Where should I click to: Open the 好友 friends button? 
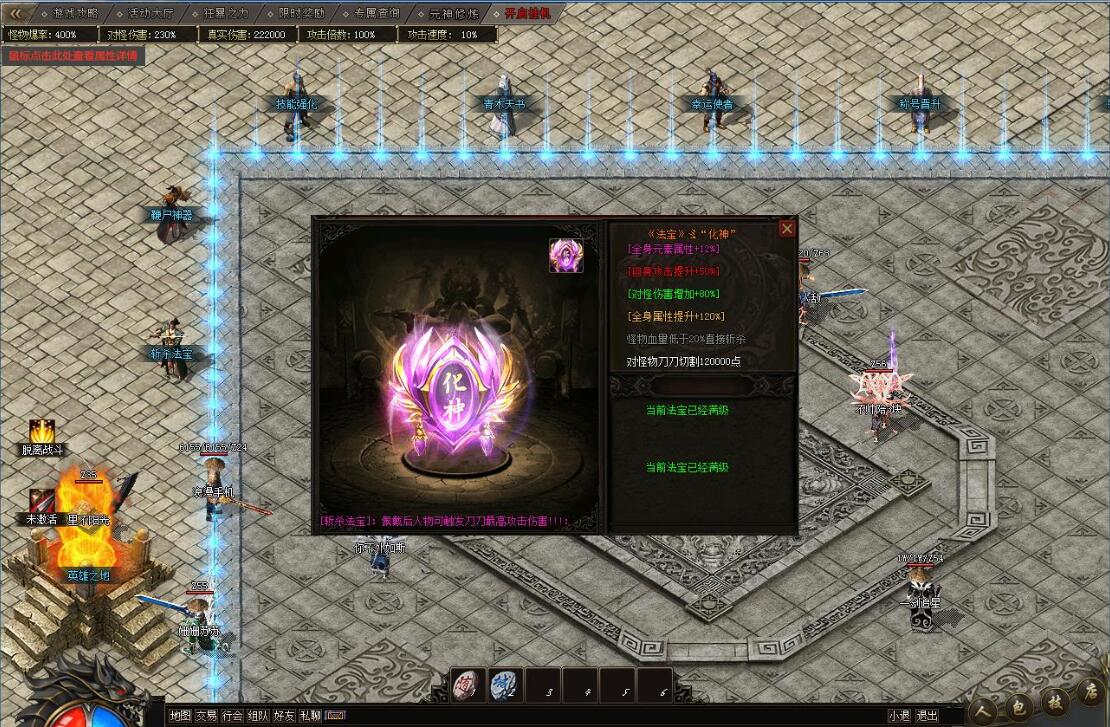[284, 716]
